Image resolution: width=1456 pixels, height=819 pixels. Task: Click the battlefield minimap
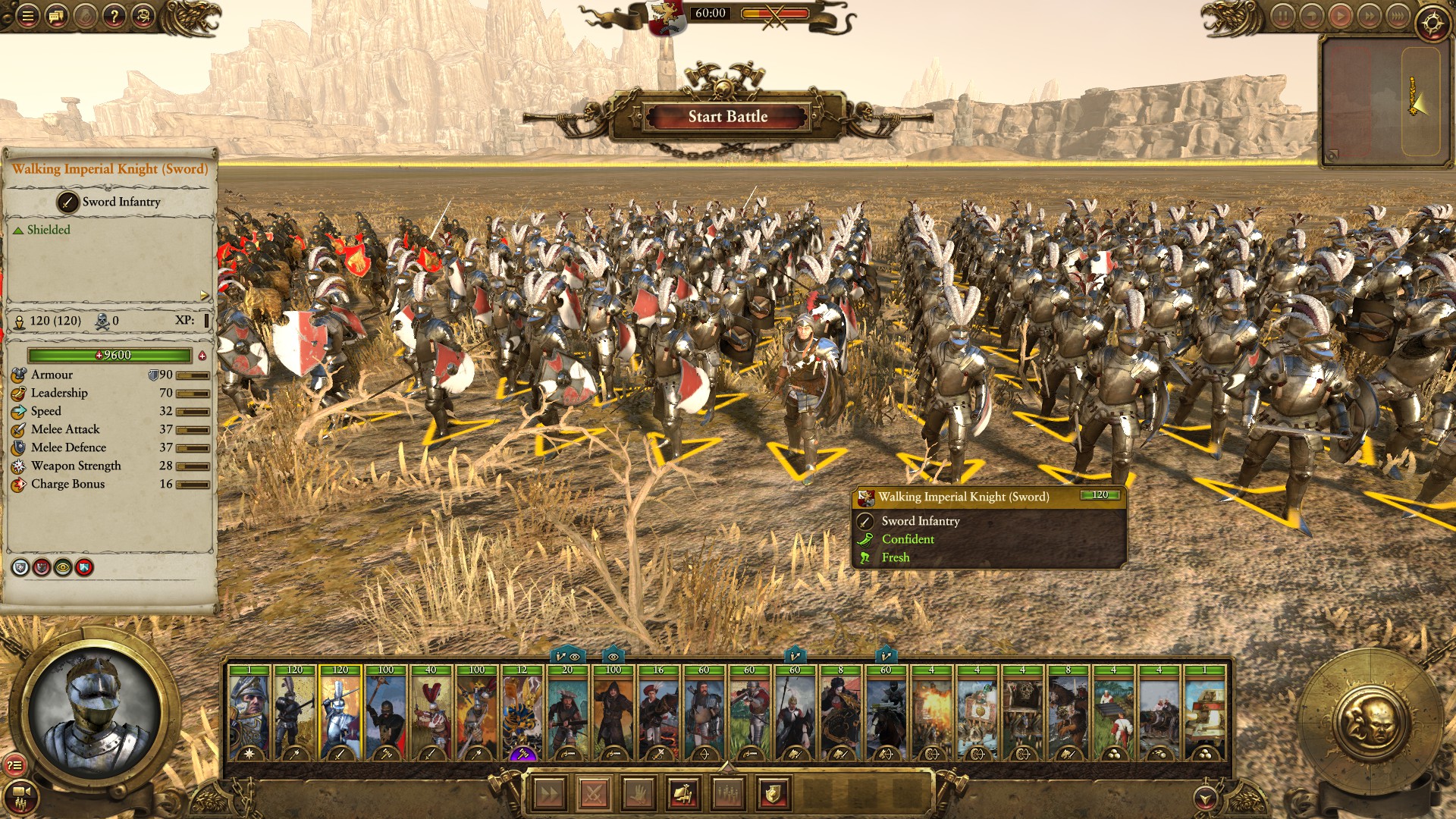1382,100
